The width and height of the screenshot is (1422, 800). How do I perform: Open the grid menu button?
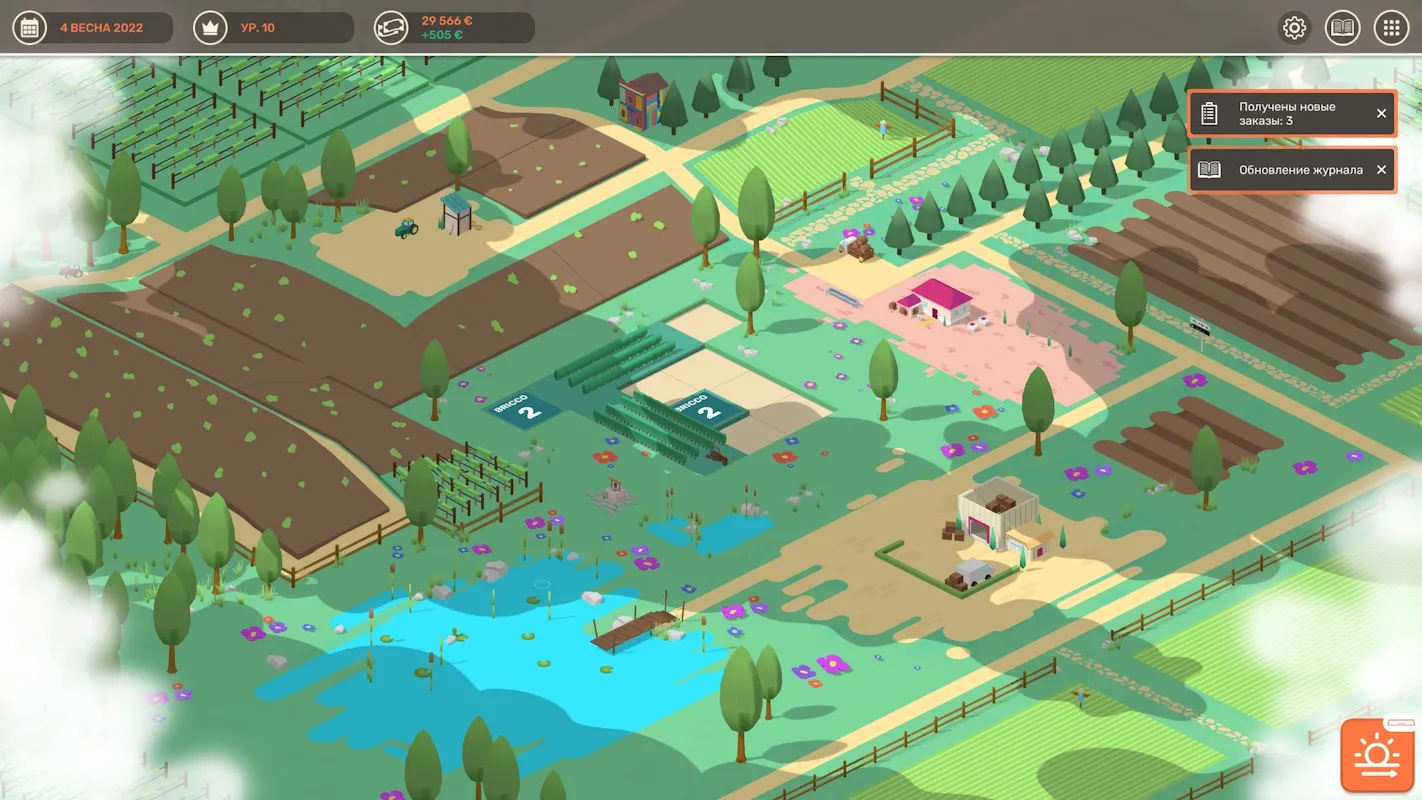pyautogui.click(x=1391, y=28)
